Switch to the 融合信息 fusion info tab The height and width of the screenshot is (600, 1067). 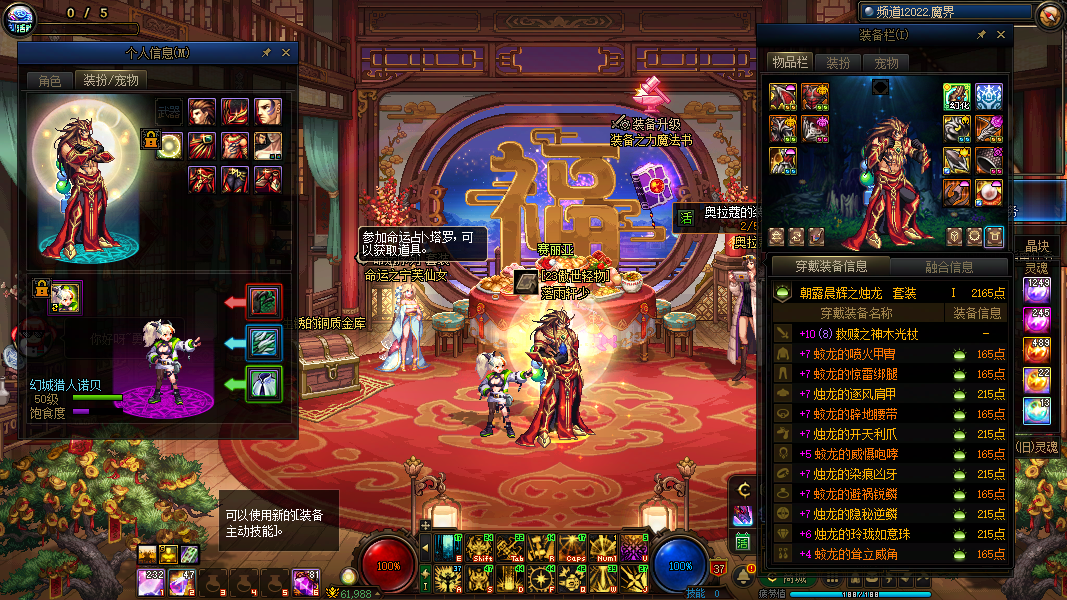949,266
